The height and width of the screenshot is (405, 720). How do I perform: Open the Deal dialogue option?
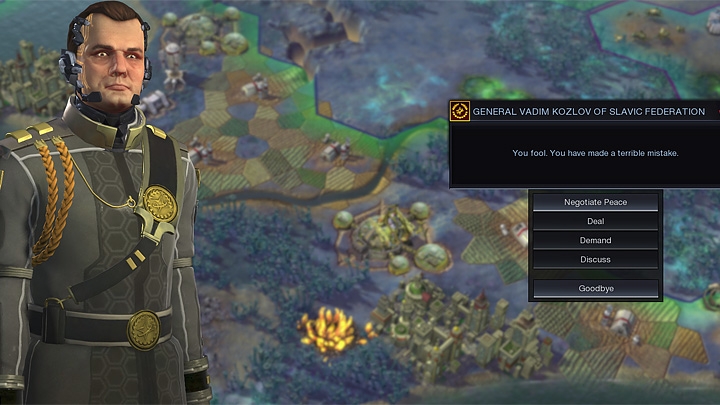coord(595,221)
